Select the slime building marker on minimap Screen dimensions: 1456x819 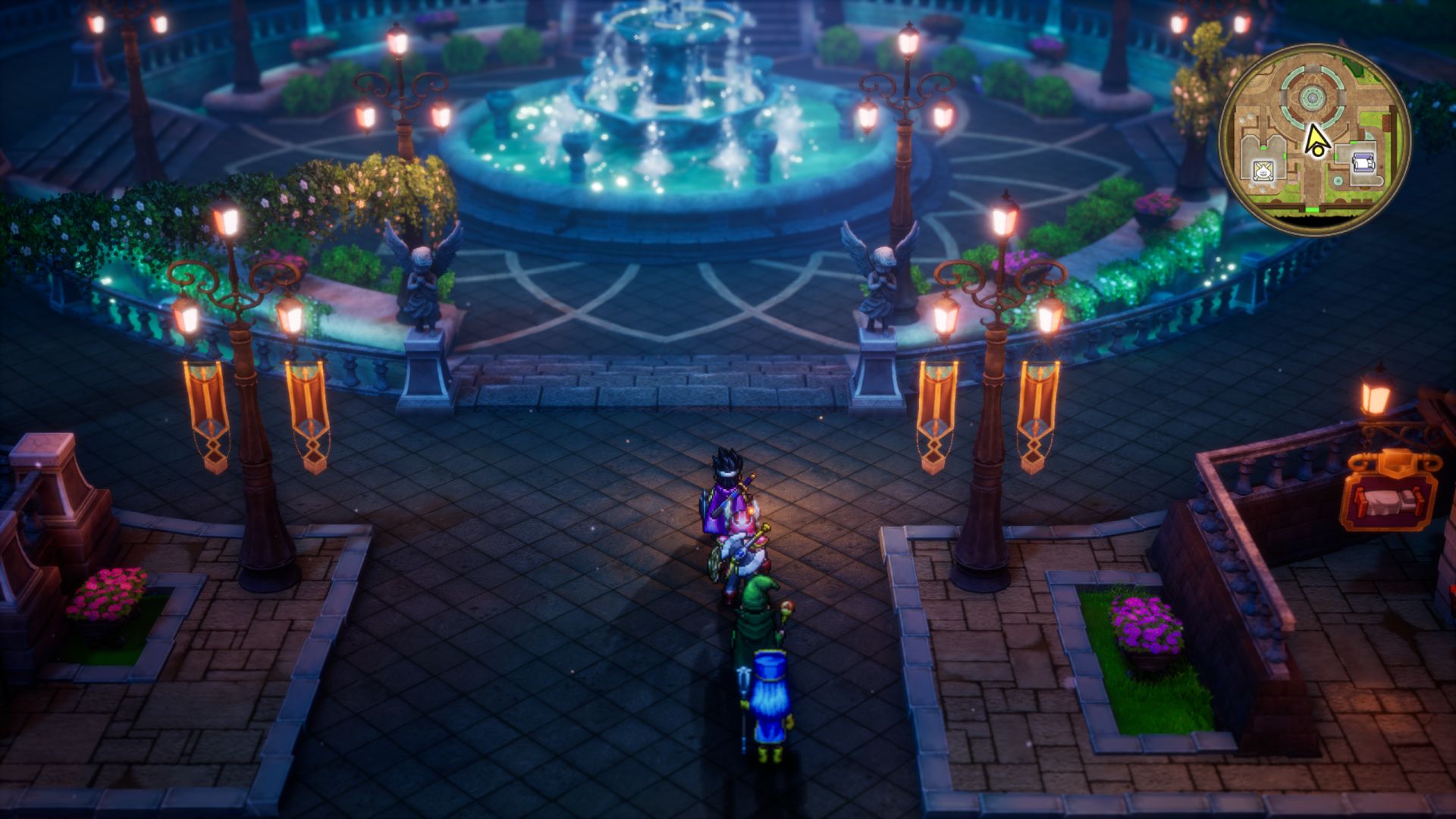pos(1263,170)
